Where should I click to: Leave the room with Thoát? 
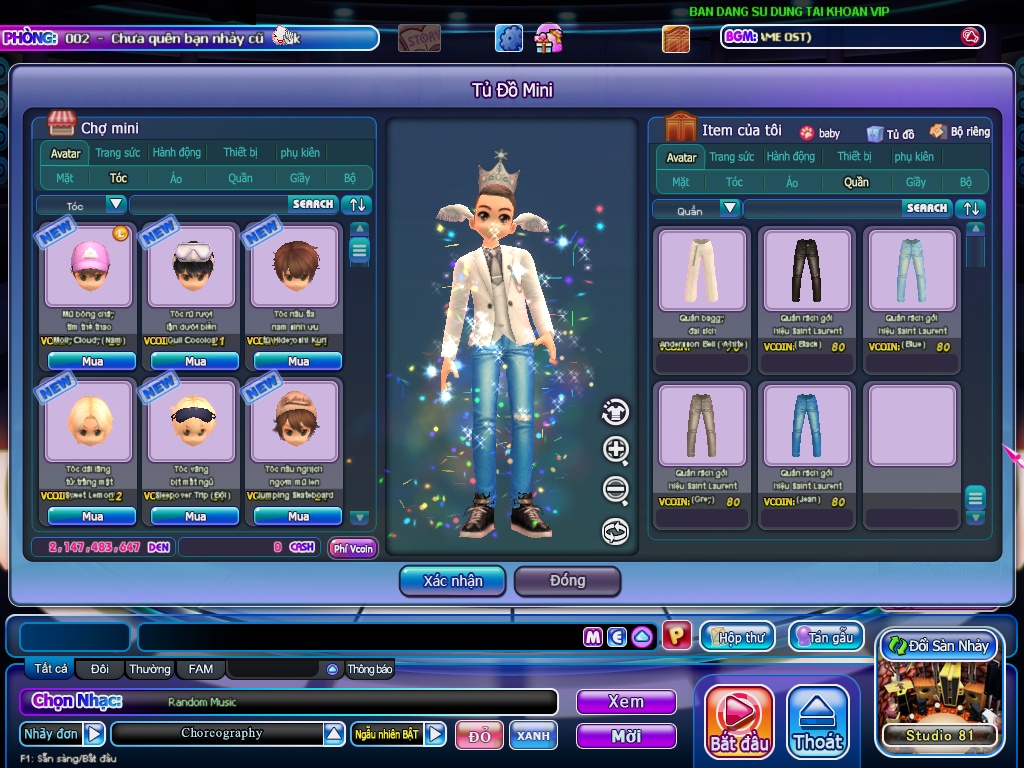point(818,722)
